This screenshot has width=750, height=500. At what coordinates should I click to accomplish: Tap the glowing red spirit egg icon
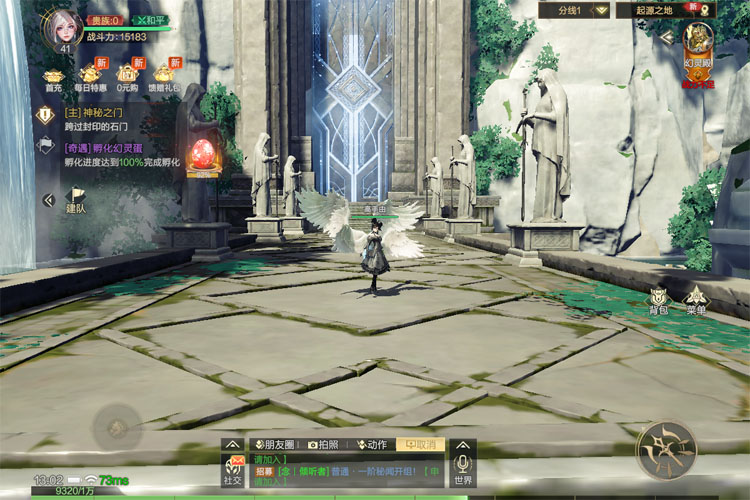click(x=202, y=155)
